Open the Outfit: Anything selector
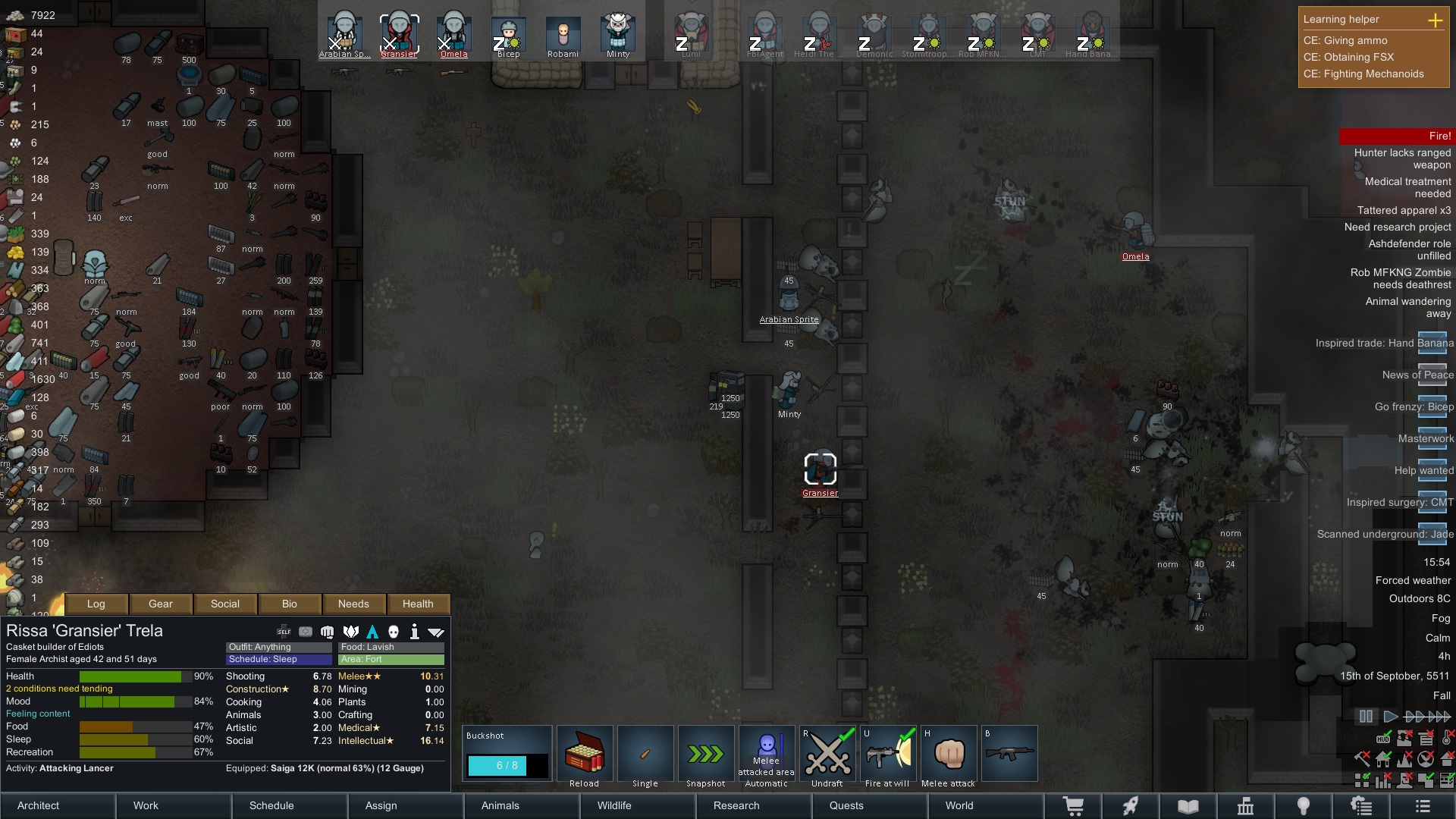1456x819 pixels. click(x=278, y=647)
